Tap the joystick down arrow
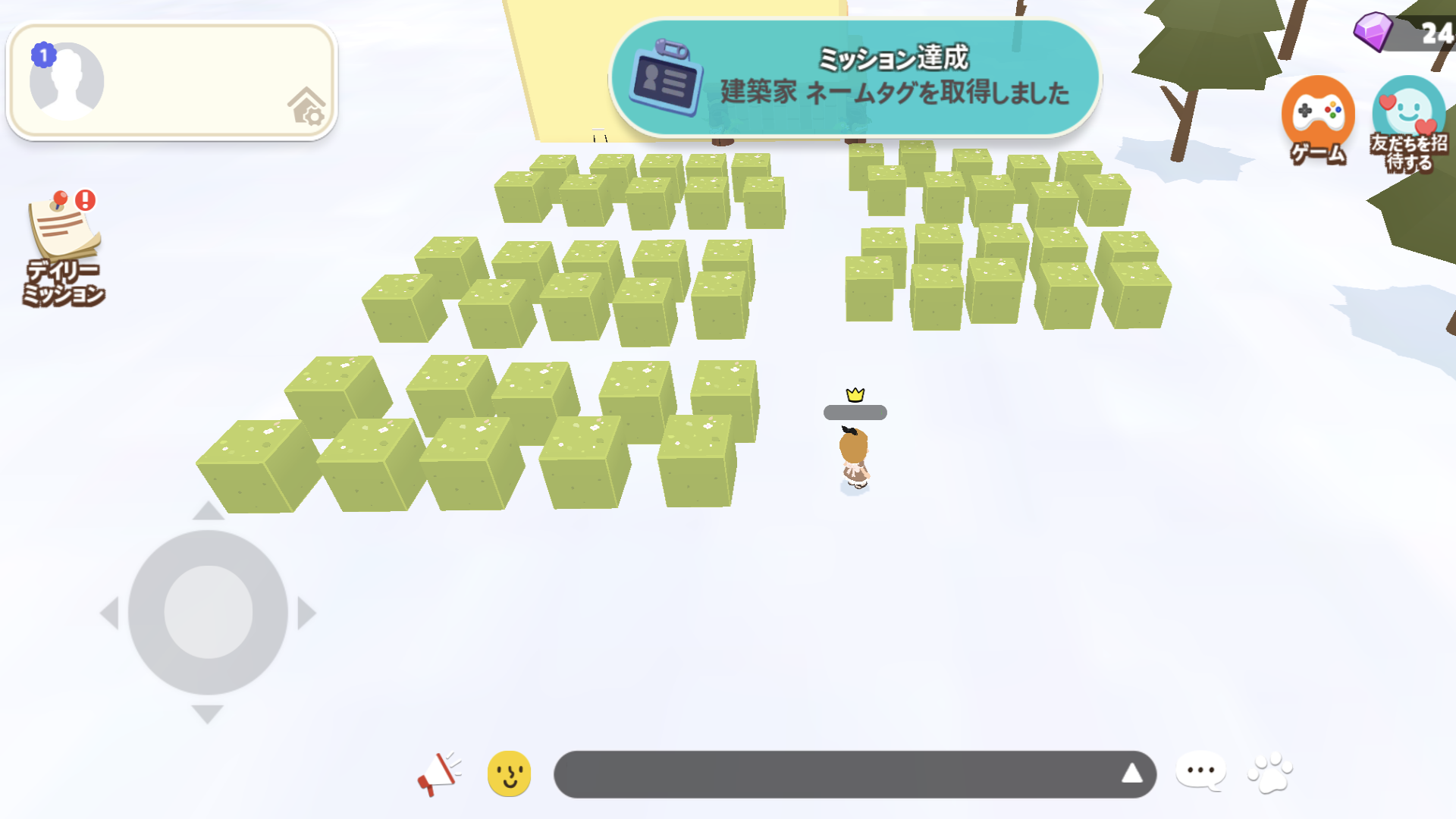 pyautogui.click(x=207, y=714)
